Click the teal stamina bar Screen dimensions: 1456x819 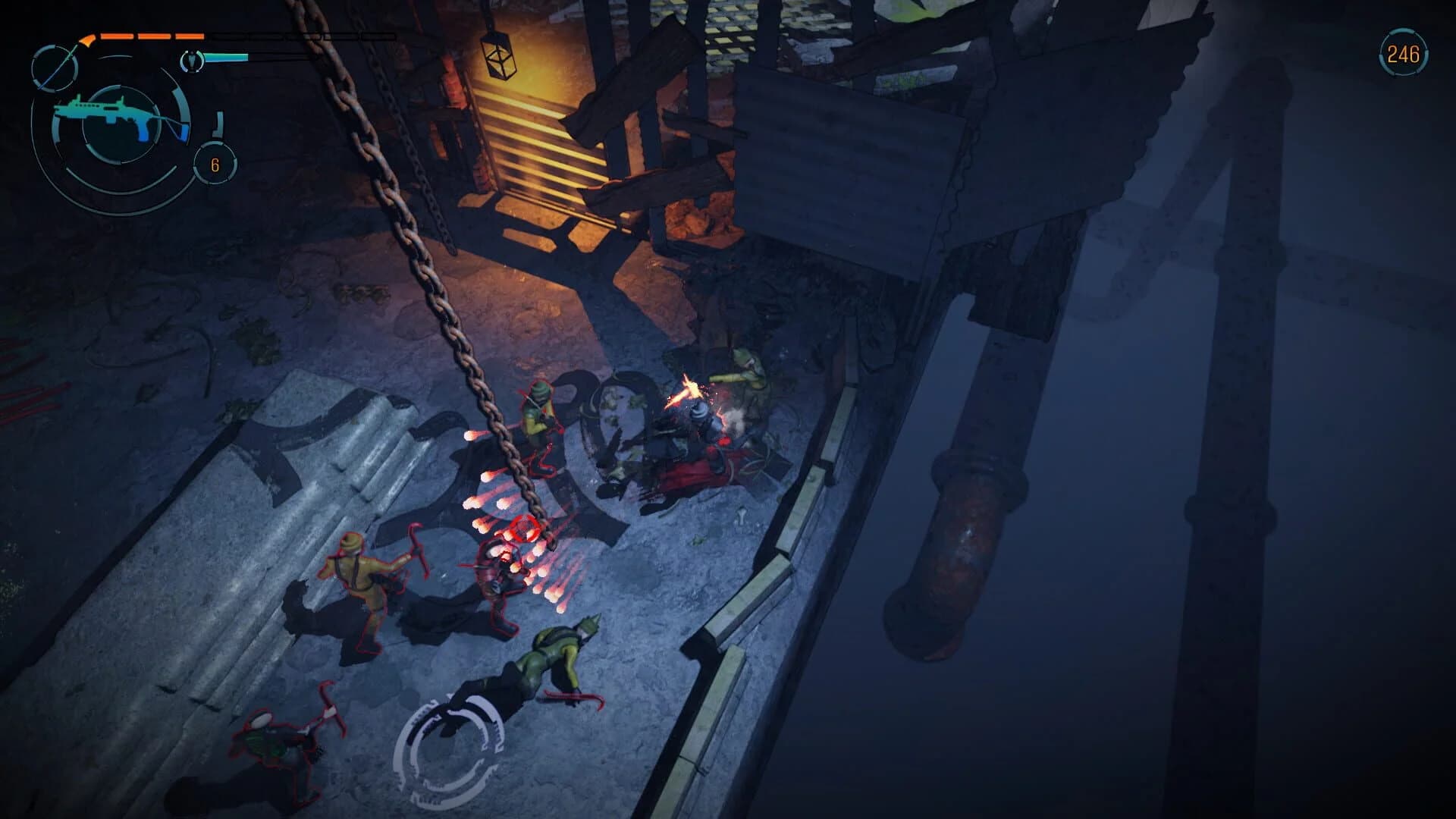(x=226, y=56)
